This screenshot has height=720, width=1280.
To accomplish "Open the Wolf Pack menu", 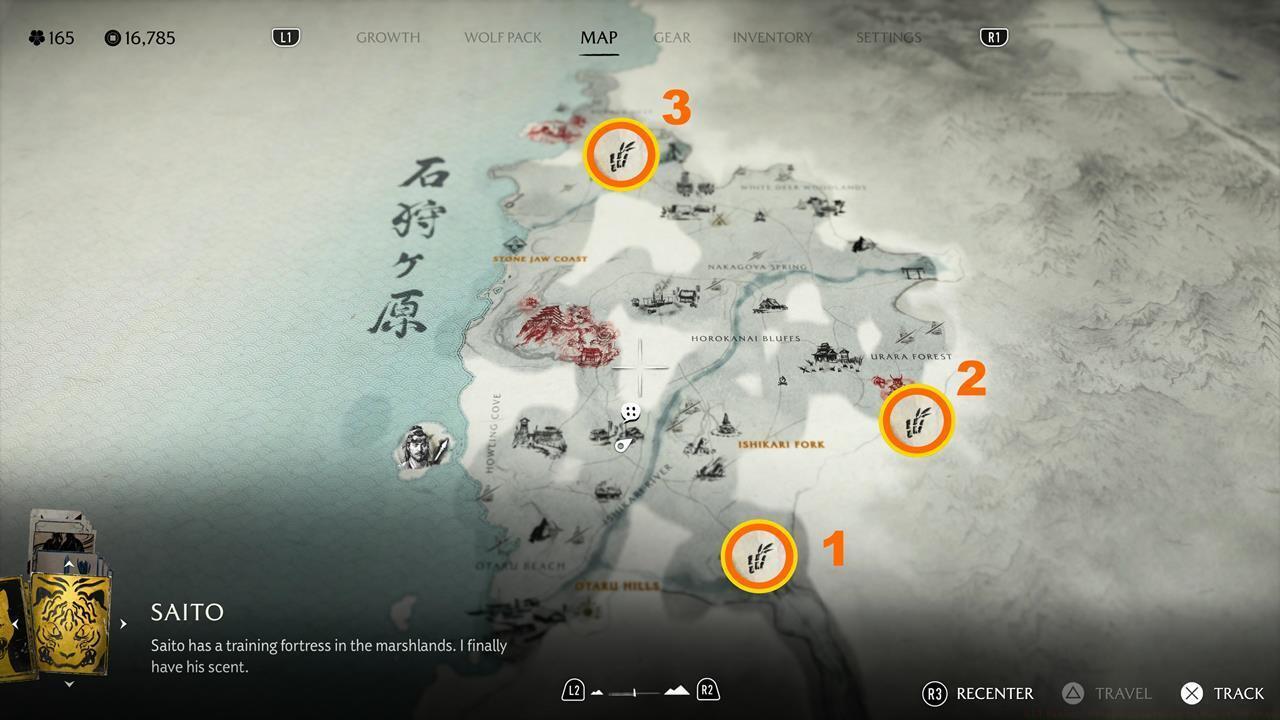I will (x=502, y=37).
